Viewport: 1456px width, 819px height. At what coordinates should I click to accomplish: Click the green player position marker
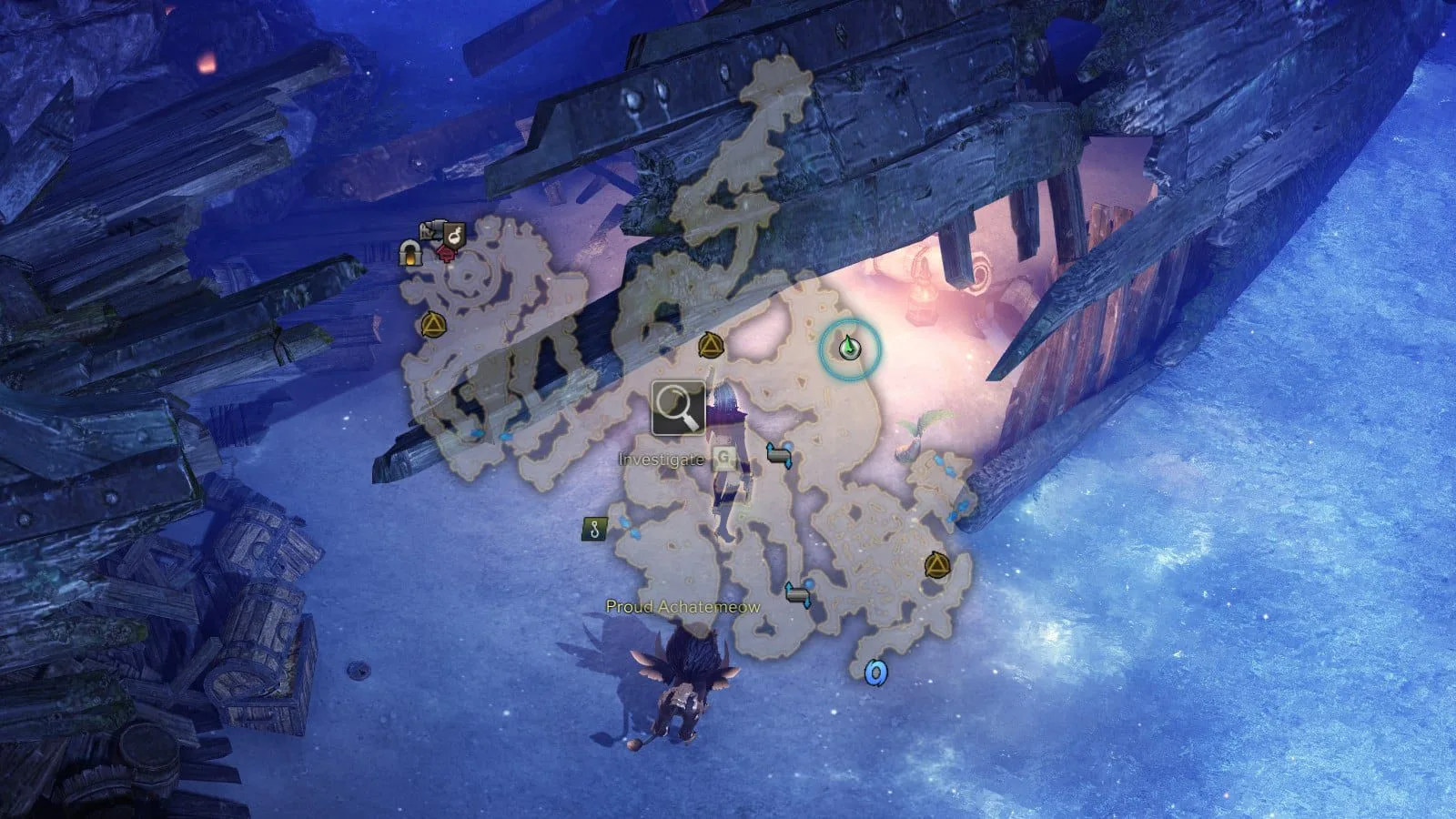pyautogui.click(x=849, y=348)
